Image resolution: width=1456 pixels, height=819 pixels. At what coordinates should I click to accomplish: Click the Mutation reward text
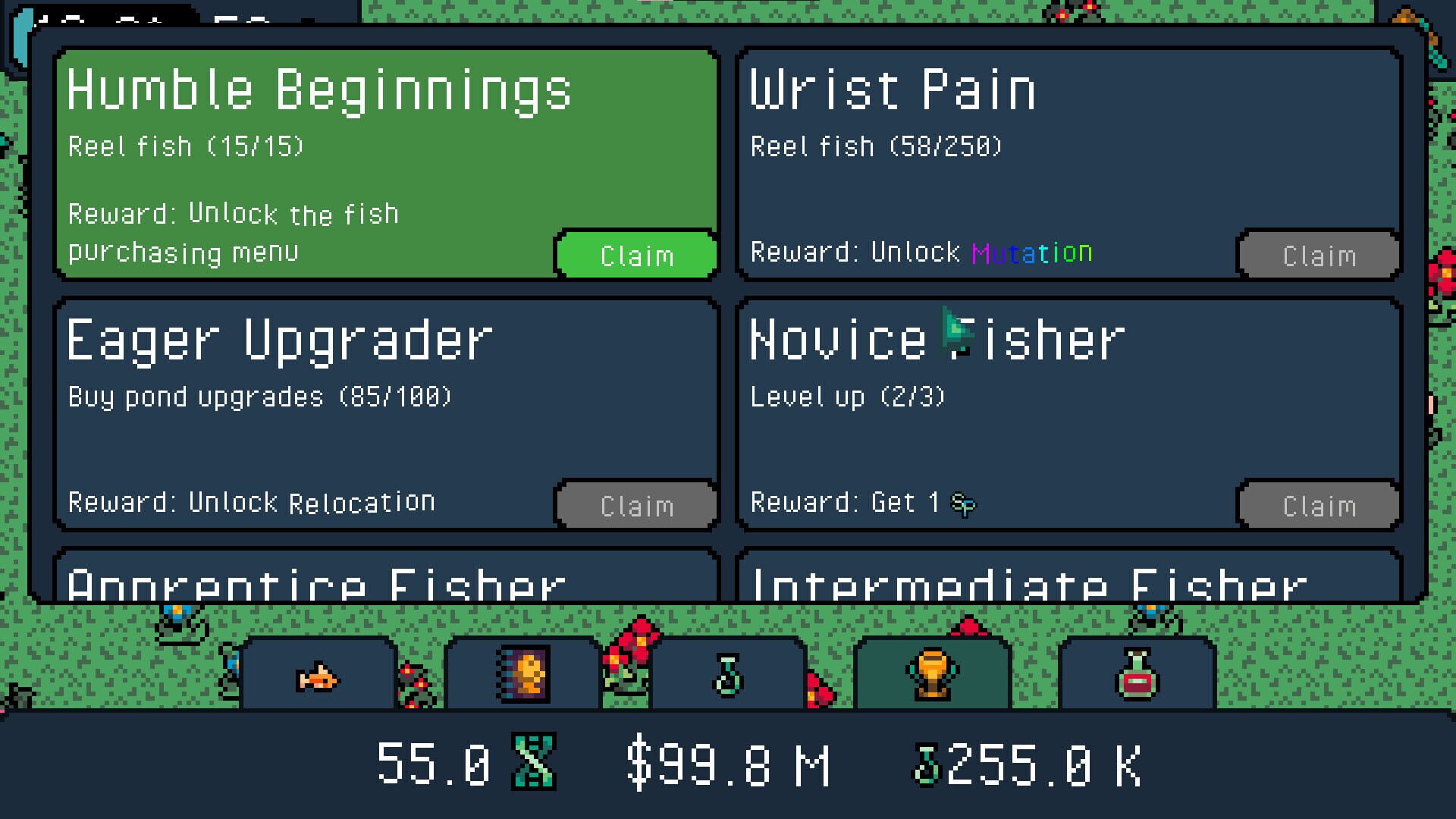coord(1033,253)
